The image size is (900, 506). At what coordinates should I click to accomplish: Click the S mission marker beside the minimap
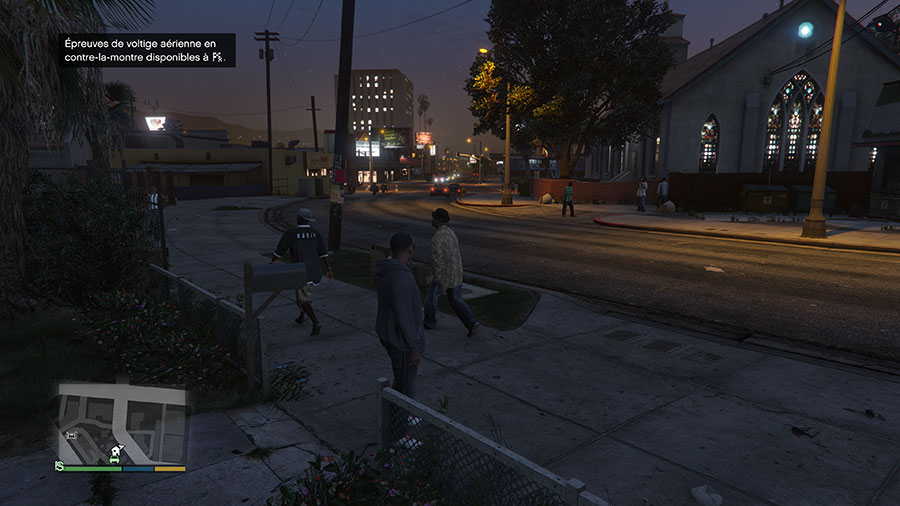[x=59, y=466]
